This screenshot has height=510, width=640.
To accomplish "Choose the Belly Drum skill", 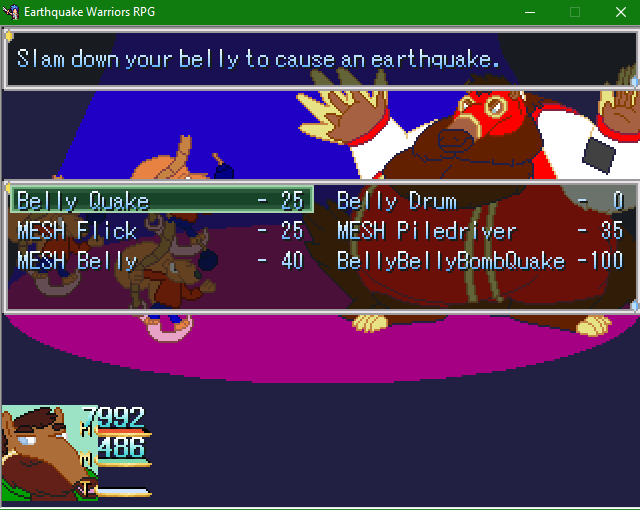I will click(480, 201).
